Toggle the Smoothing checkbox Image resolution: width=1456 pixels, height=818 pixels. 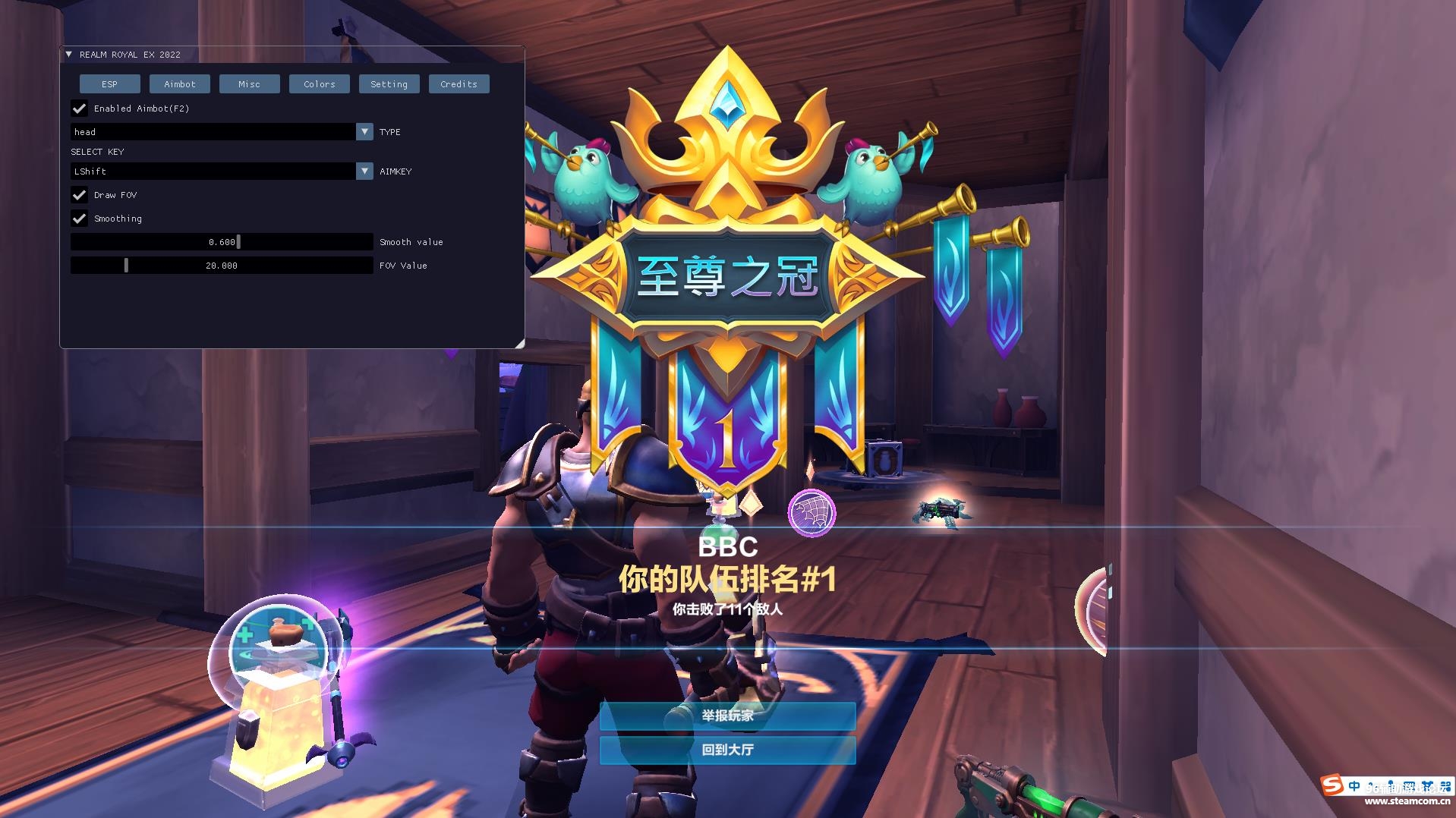point(79,219)
